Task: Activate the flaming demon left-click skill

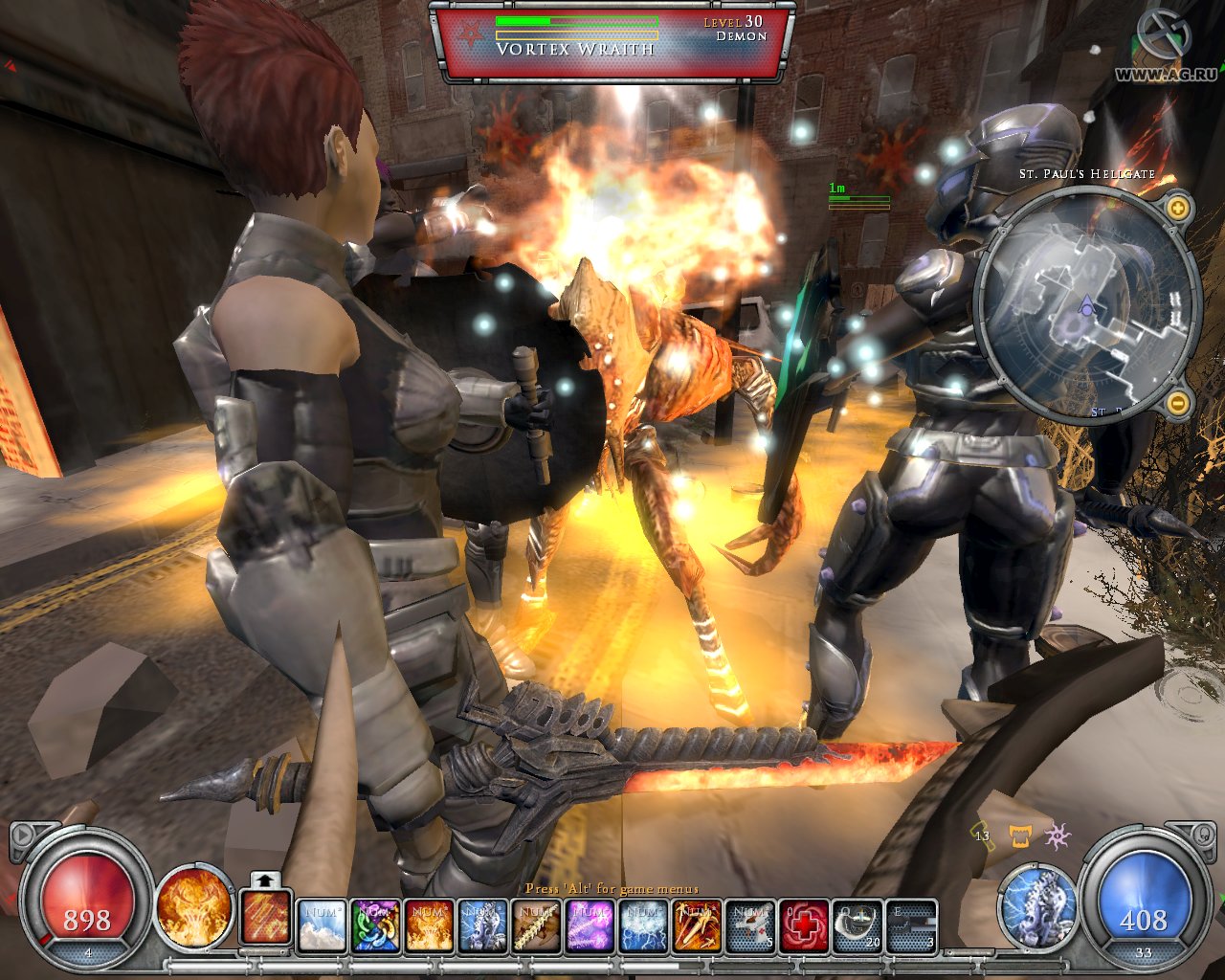Action: click(194, 905)
